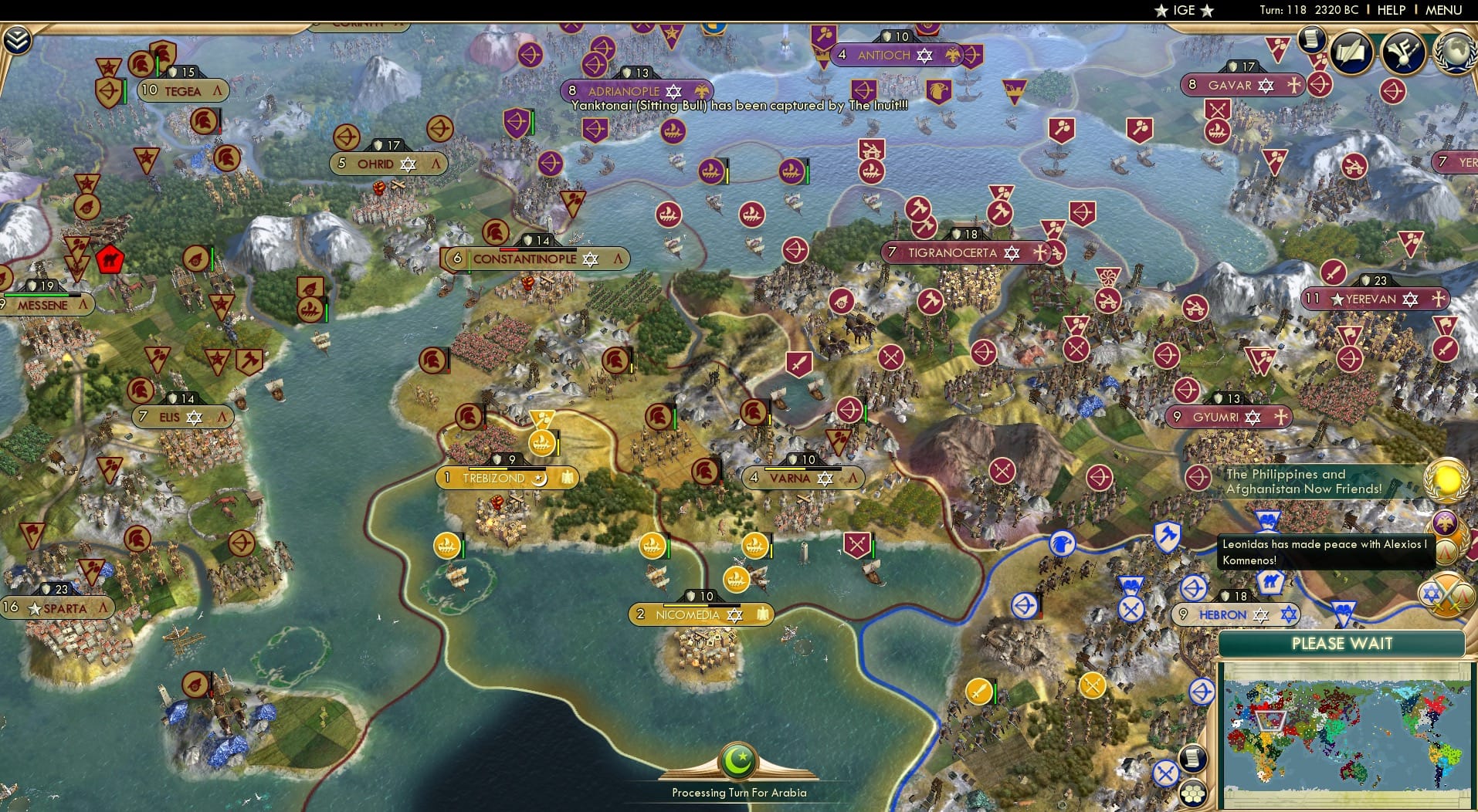This screenshot has height=812, width=1478.
Task: Toggle strategic view with the hex icon
Action: pos(1194,793)
